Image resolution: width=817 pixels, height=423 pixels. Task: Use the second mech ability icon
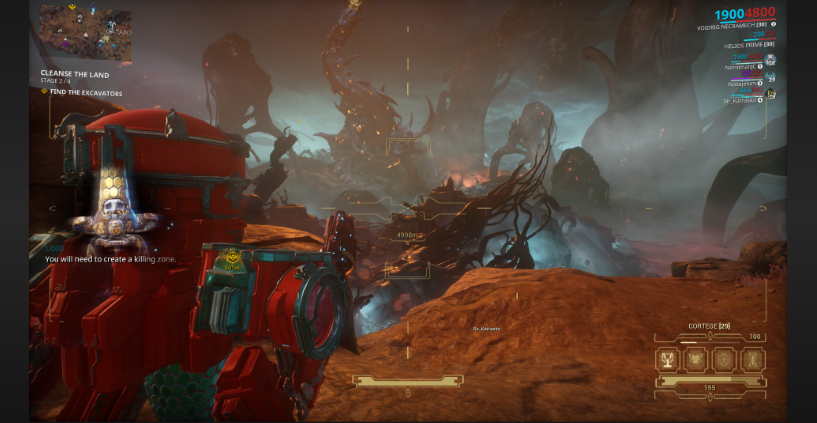coord(697,360)
